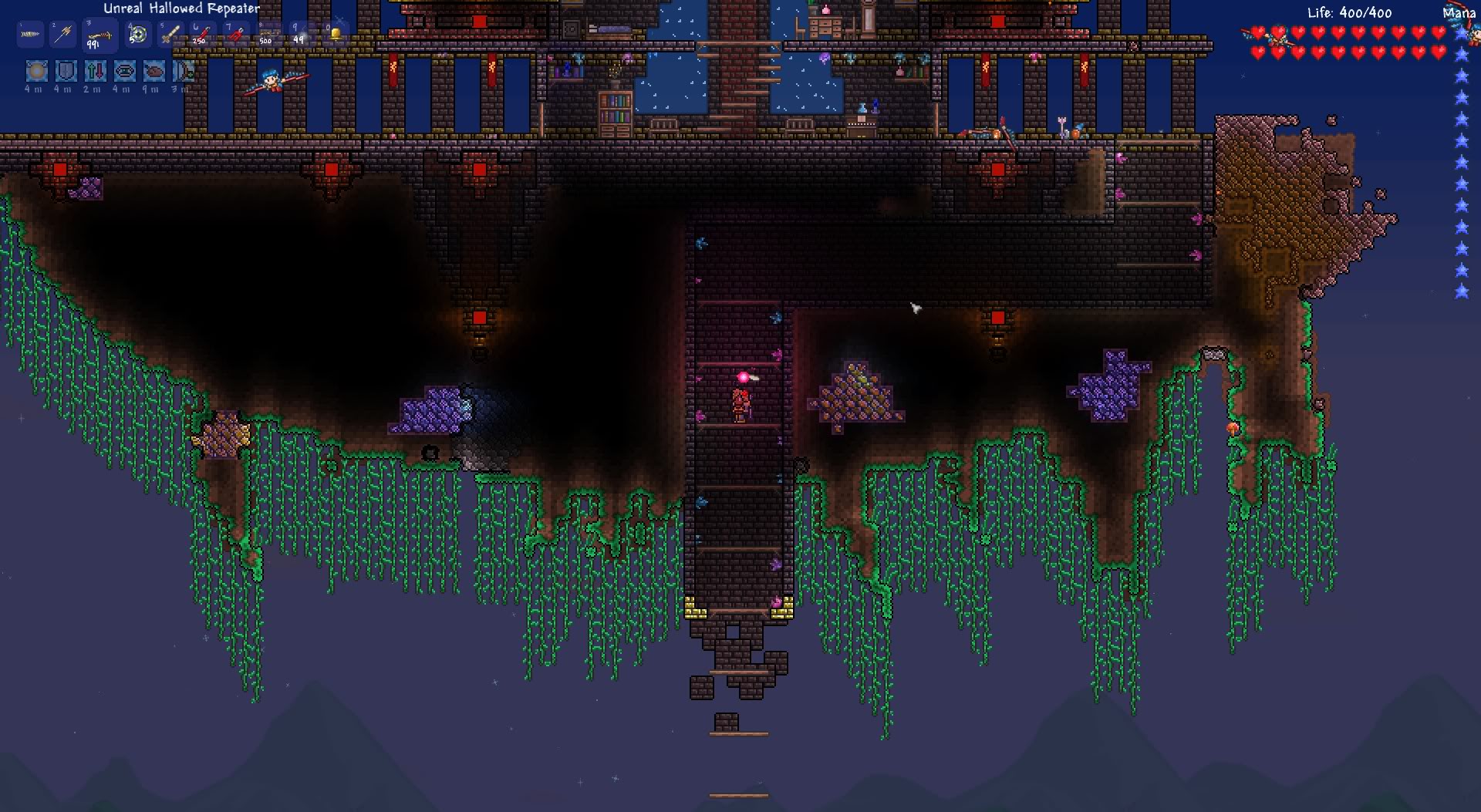
Task: Select the red wire cutter in slot 7
Action: (x=236, y=35)
